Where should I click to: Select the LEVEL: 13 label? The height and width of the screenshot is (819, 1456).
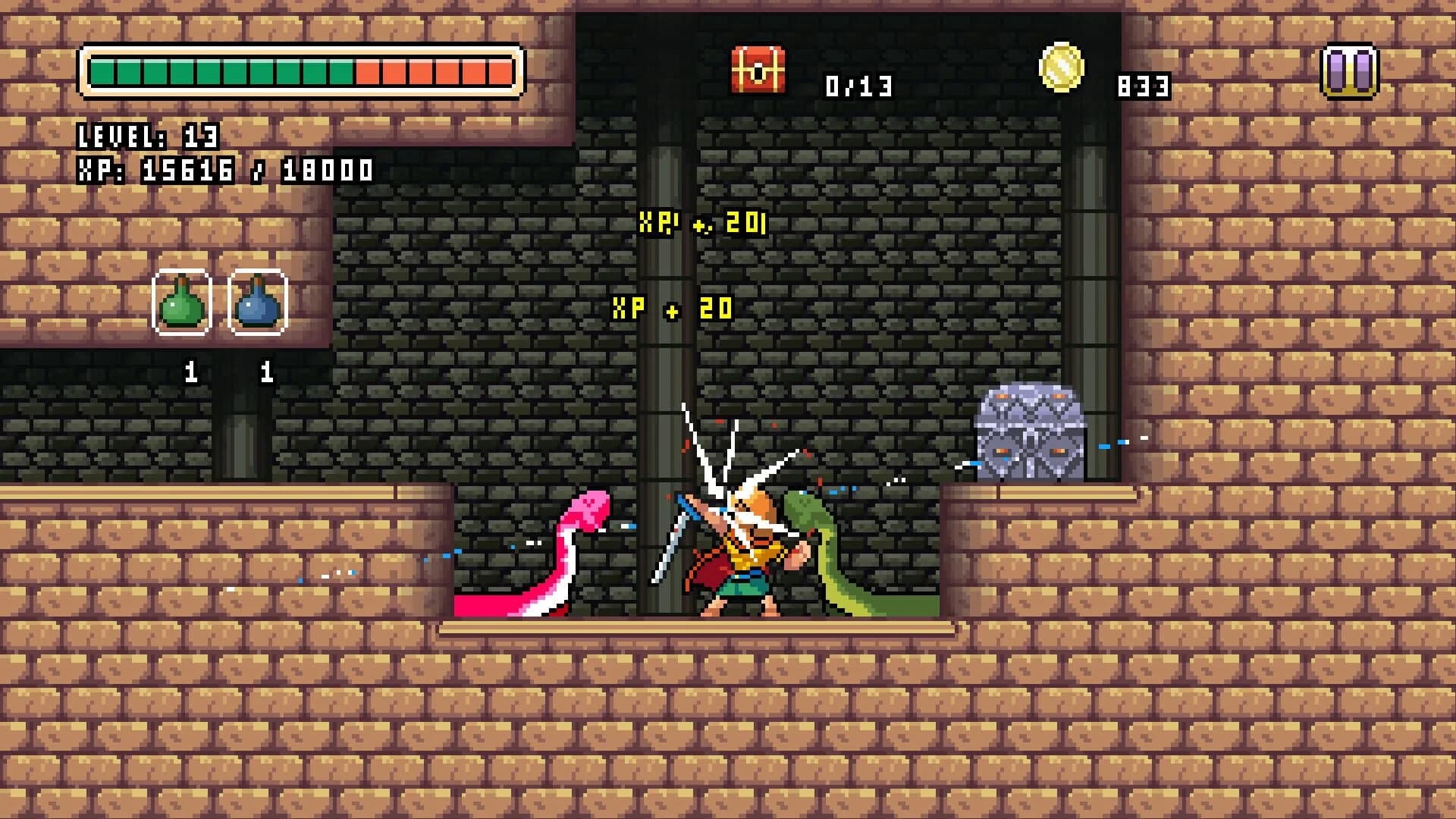(147, 136)
